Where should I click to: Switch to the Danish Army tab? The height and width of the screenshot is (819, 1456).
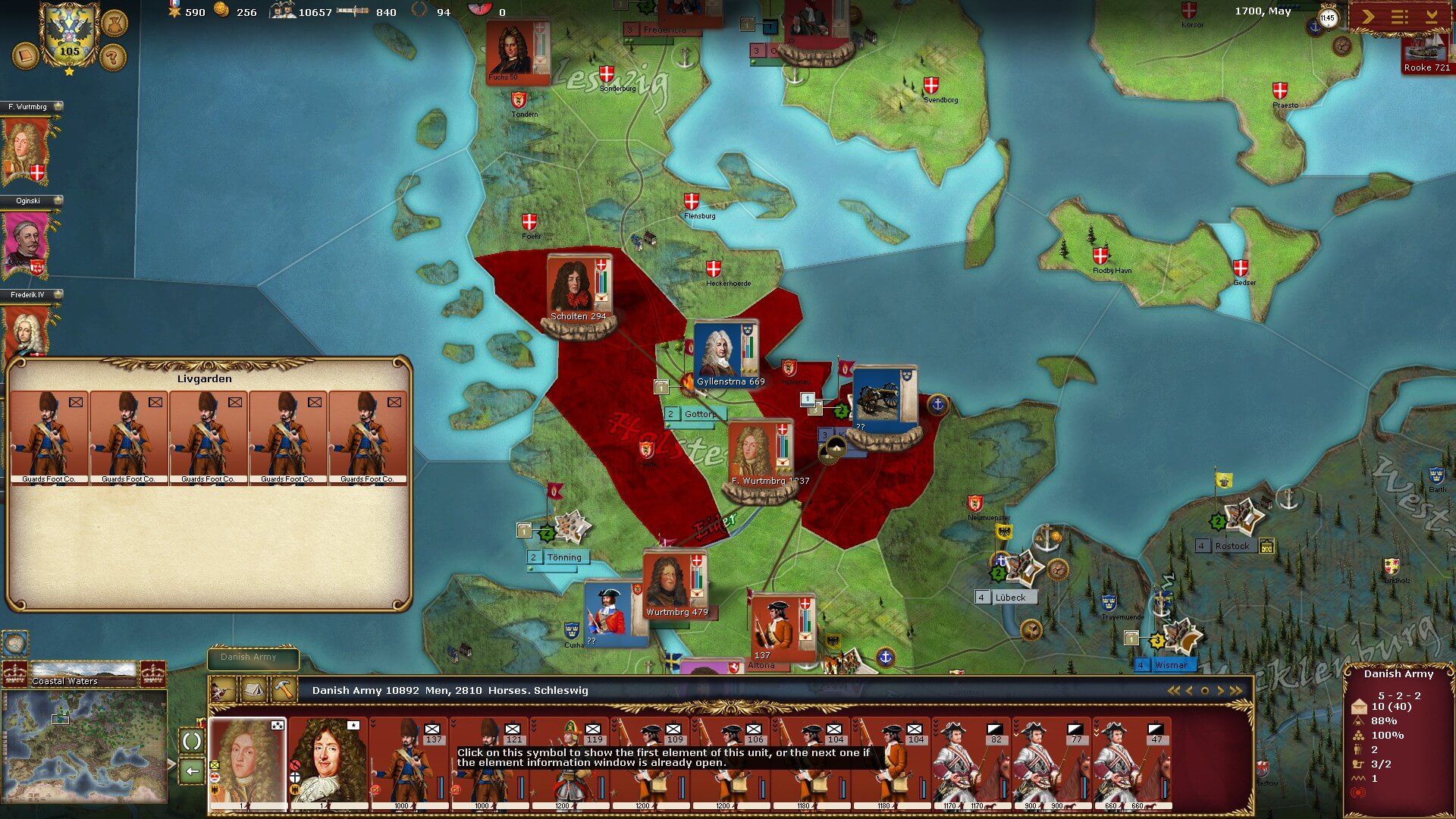click(x=253, y=657)
